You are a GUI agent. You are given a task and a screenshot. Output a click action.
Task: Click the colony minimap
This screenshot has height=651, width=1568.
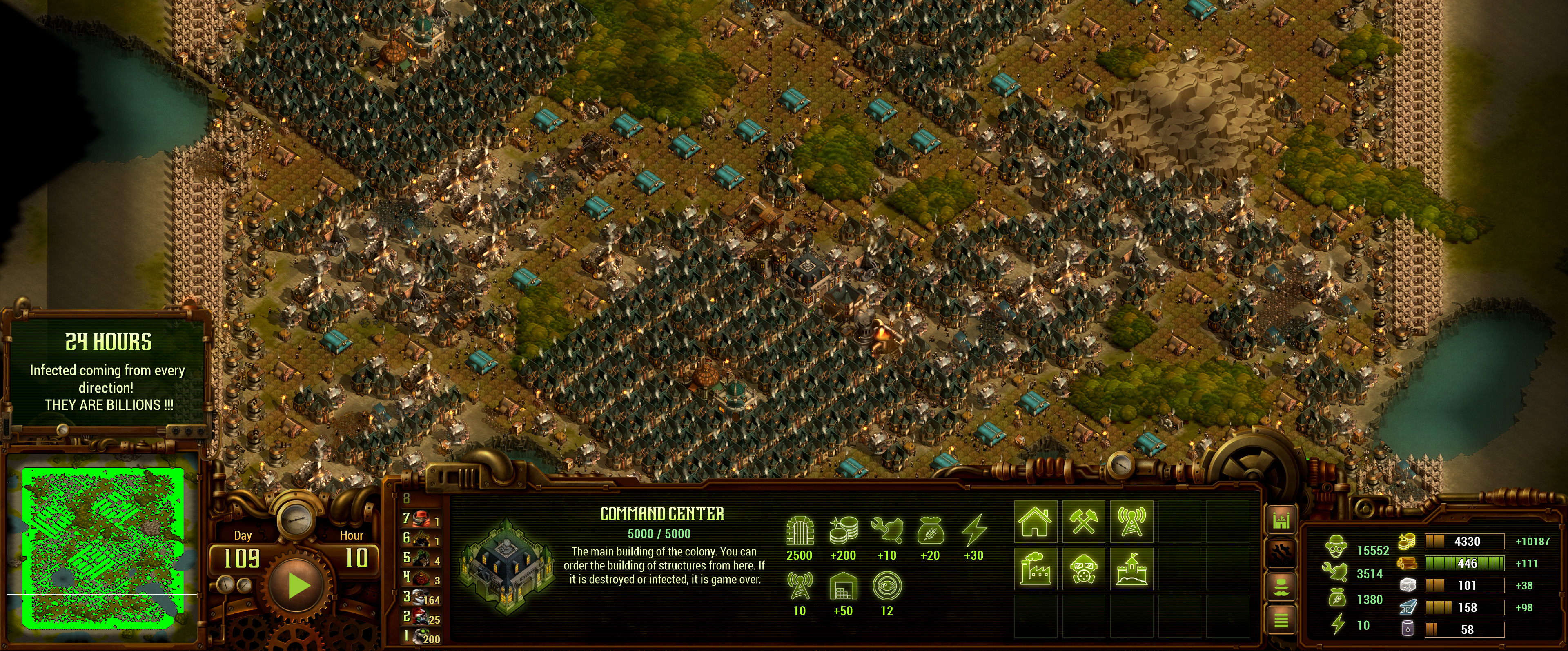pos(102,548)
